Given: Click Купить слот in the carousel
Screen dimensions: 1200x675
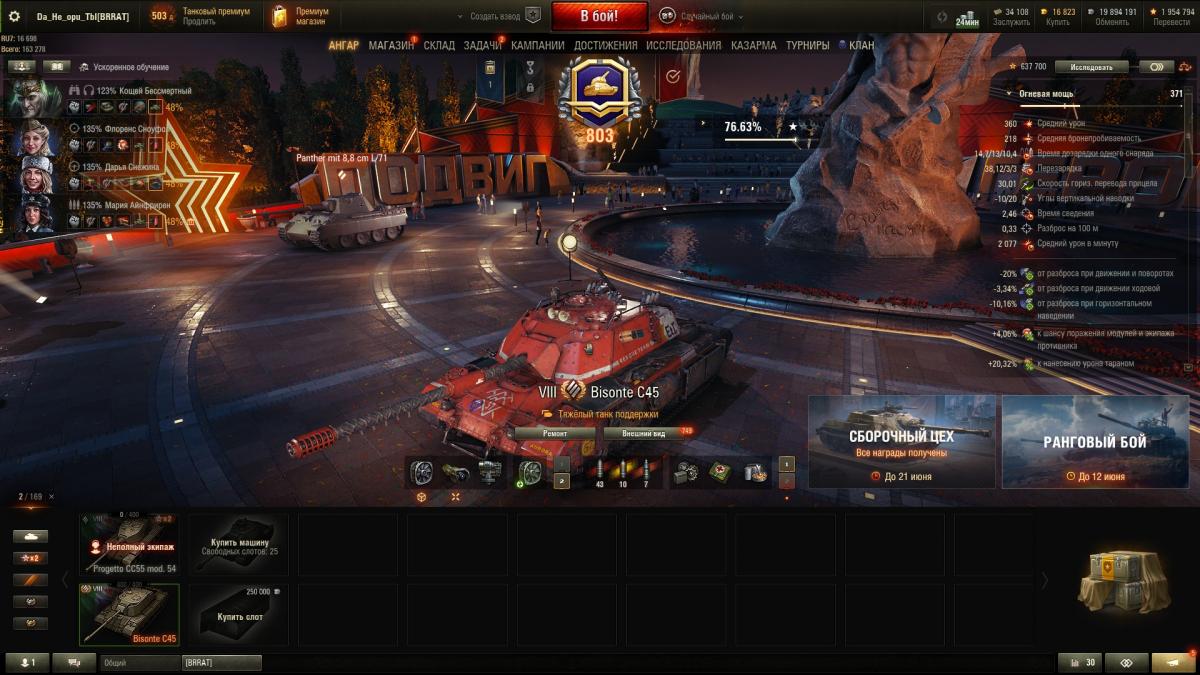Looking at the screenshot, I should (239, 614).
